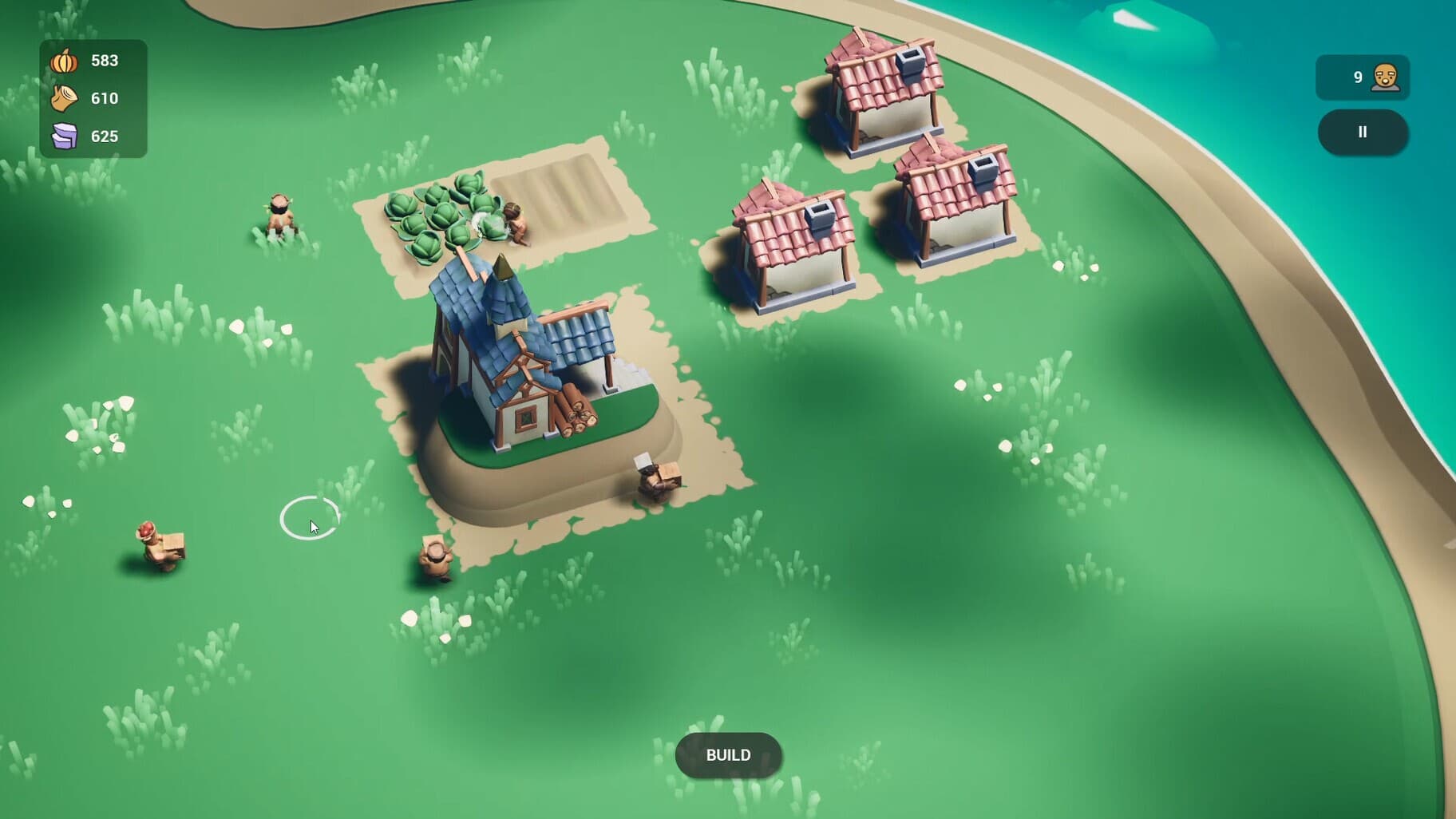Screen dimensions: 1456x819
Task: Open the BUILD menu
Action: pyautogui.click(x=728, y=755)
